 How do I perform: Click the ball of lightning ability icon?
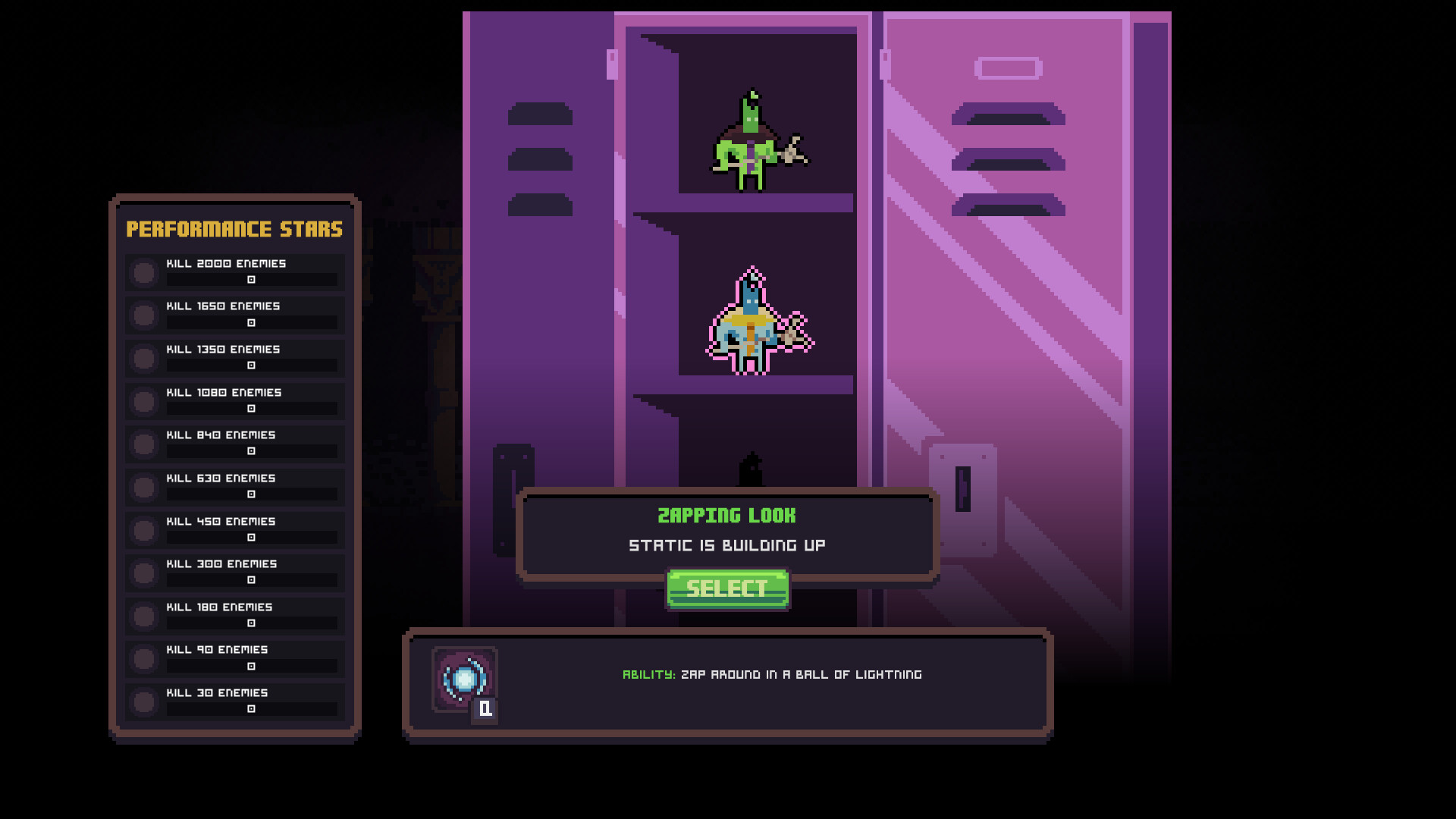(x=464, y=679)
